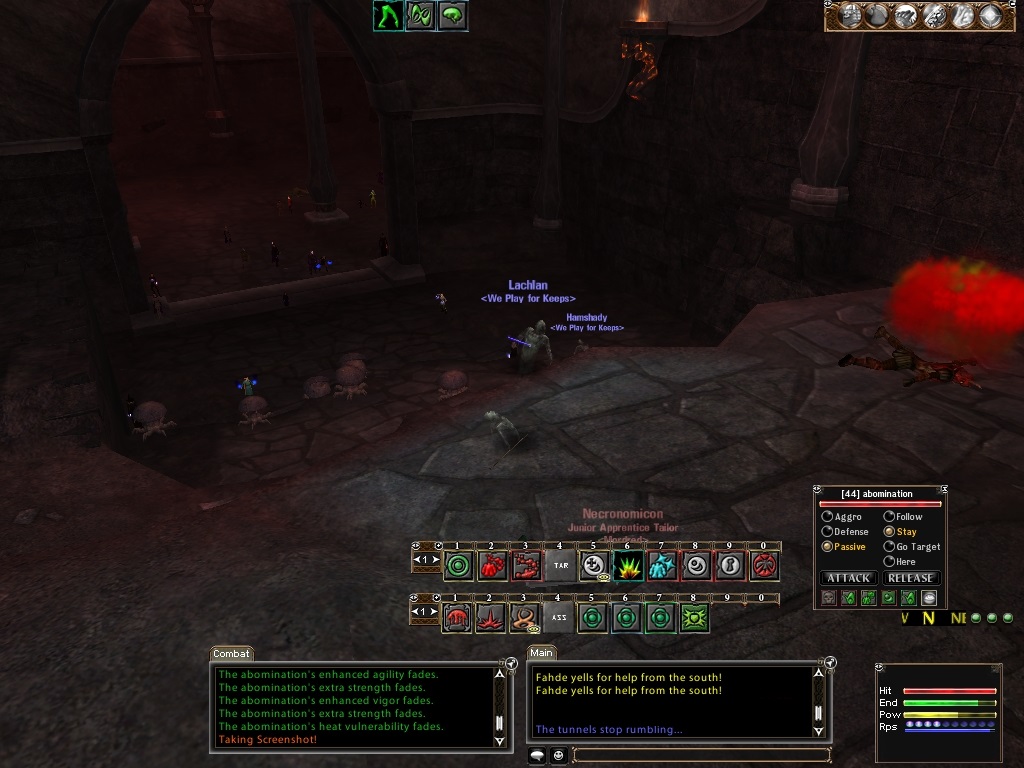Screen dimensions: 1024x768
Task: Release the abomination pet
Action: pyautogui.click(x=910, y=578)
